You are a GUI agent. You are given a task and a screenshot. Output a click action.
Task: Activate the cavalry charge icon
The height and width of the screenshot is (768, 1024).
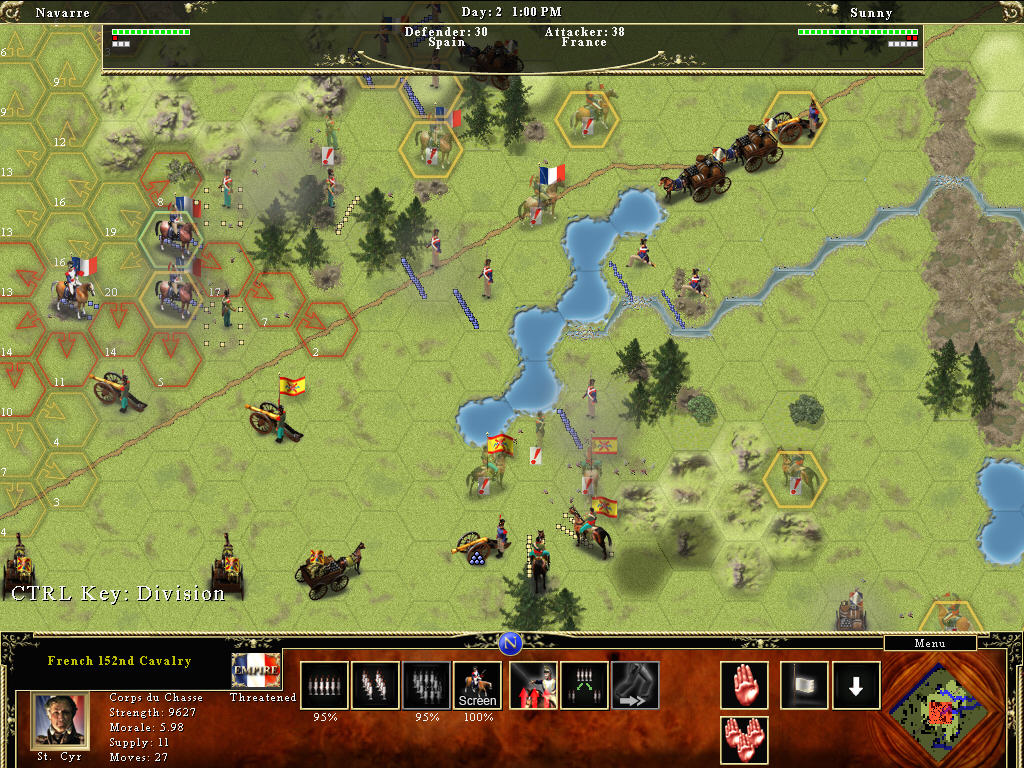pos(534,685)
